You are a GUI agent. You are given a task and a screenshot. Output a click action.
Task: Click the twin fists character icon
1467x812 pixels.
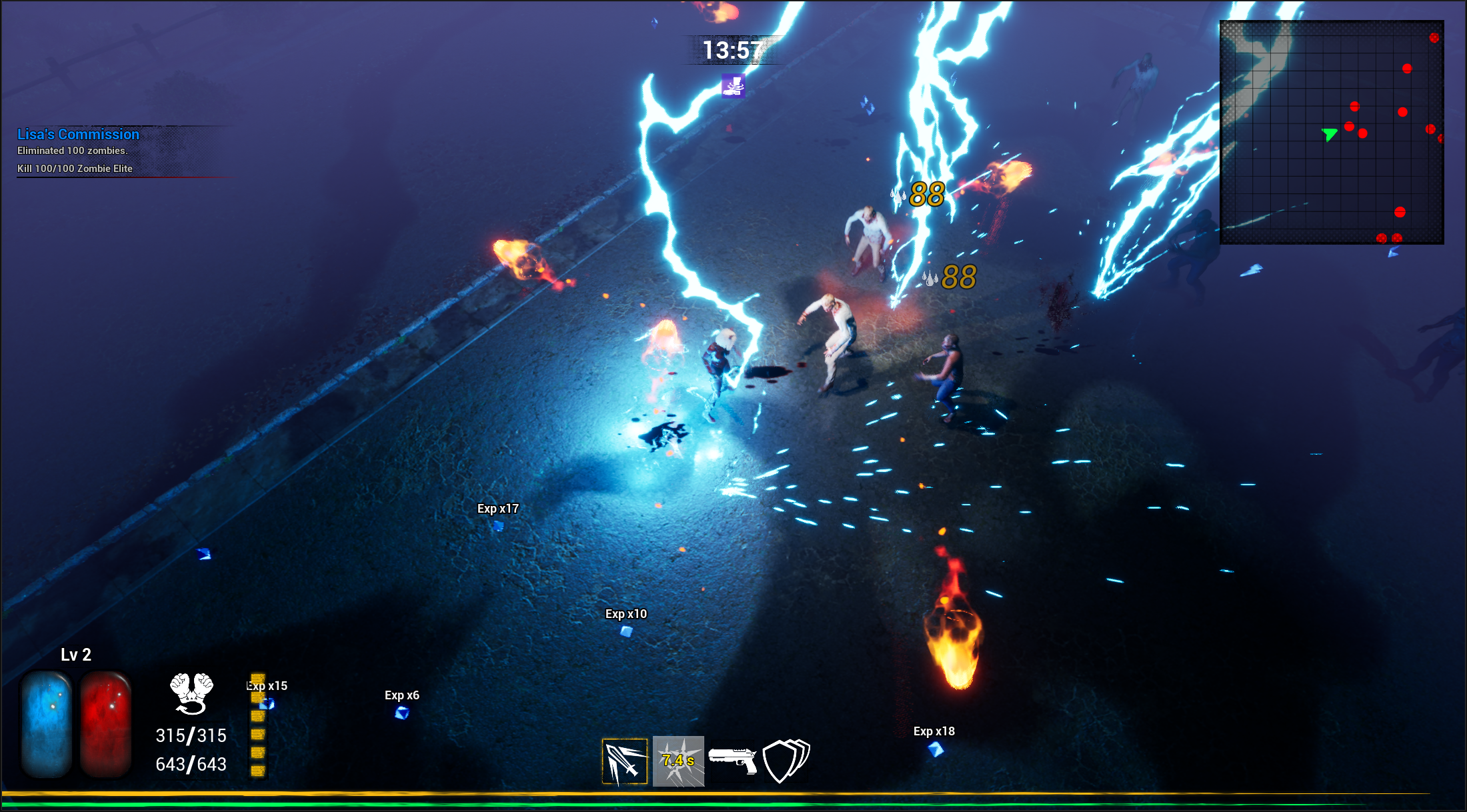[x=191, y=693]
